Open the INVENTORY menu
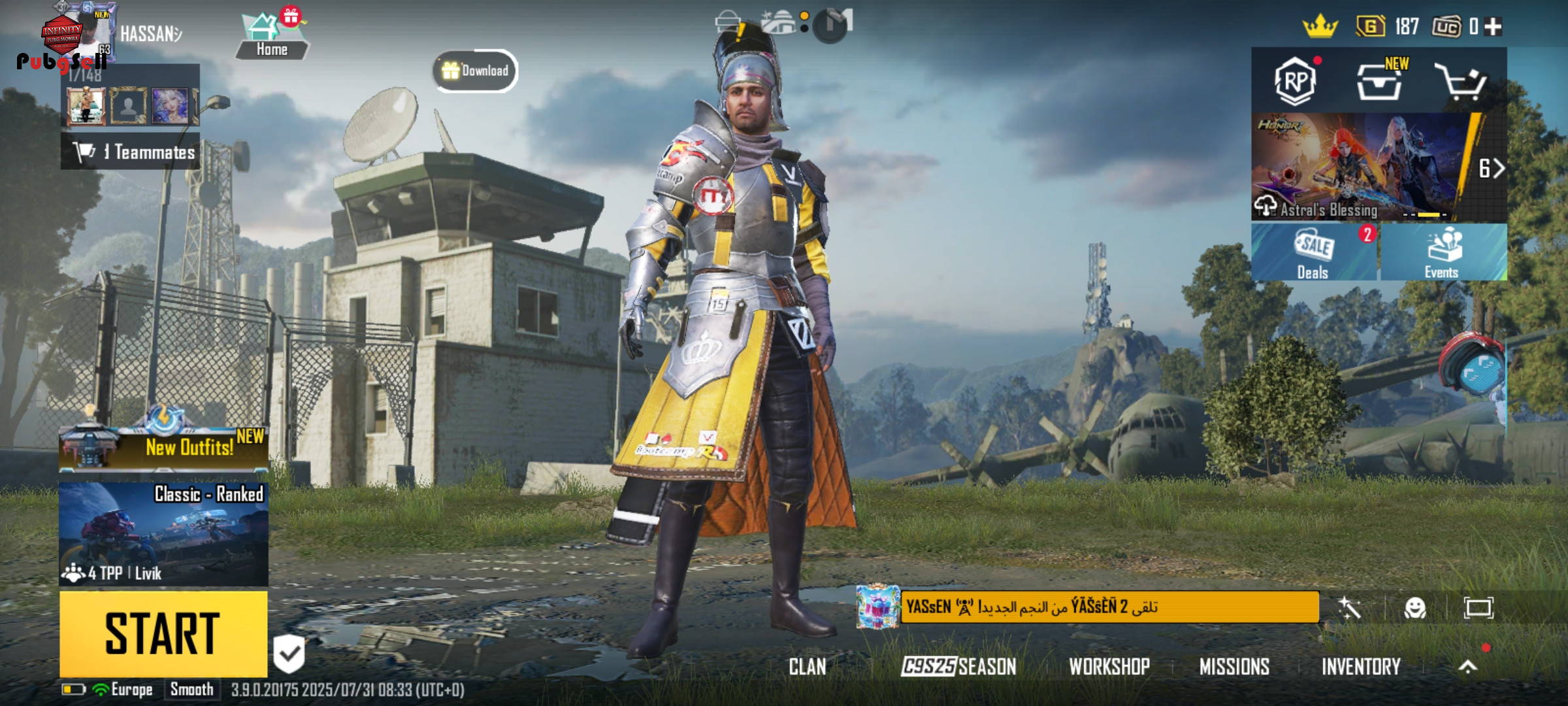1568x706 pixels. coord(1361,667)
